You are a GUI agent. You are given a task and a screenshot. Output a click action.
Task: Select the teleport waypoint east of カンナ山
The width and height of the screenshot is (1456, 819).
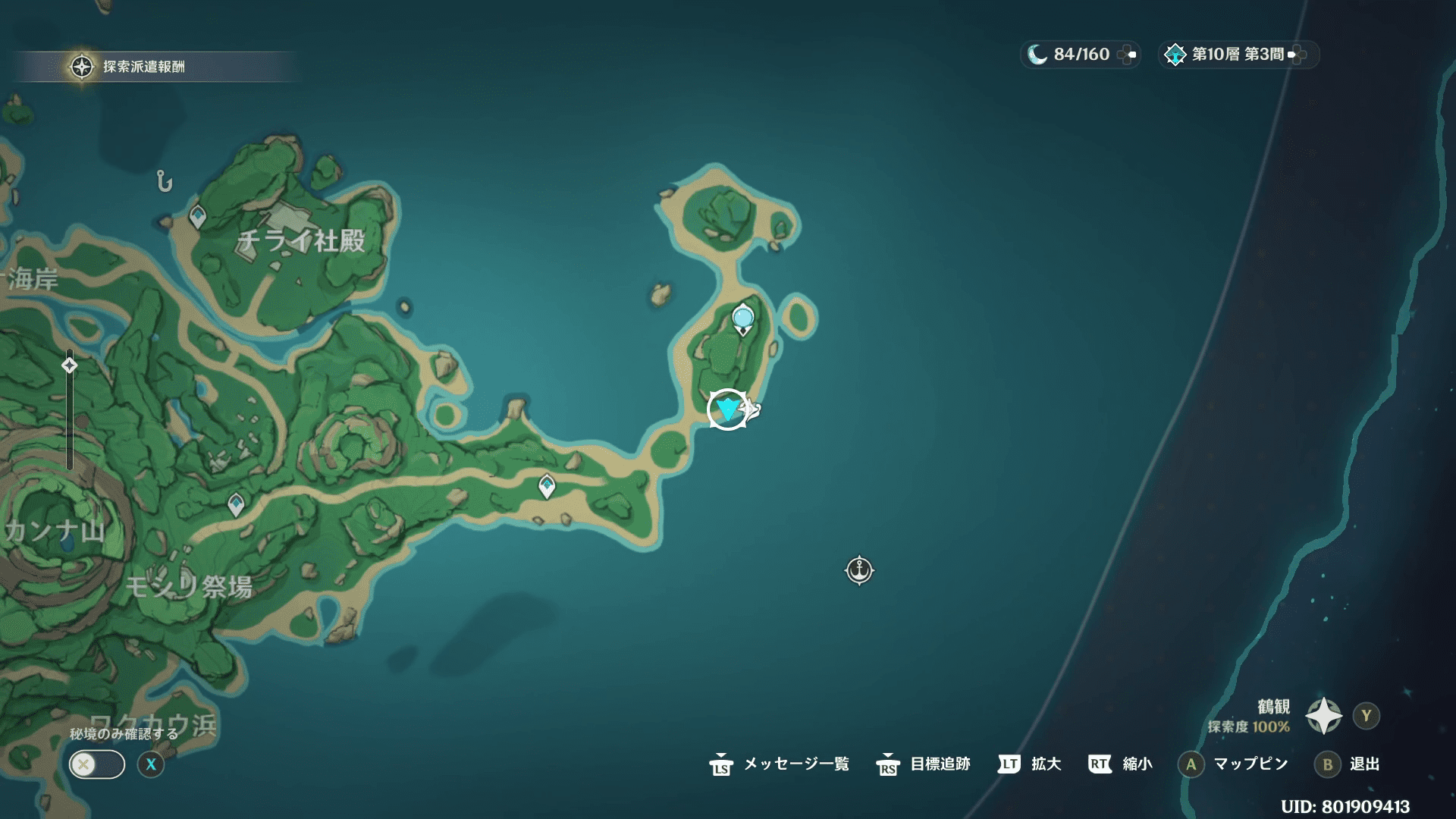236,504
